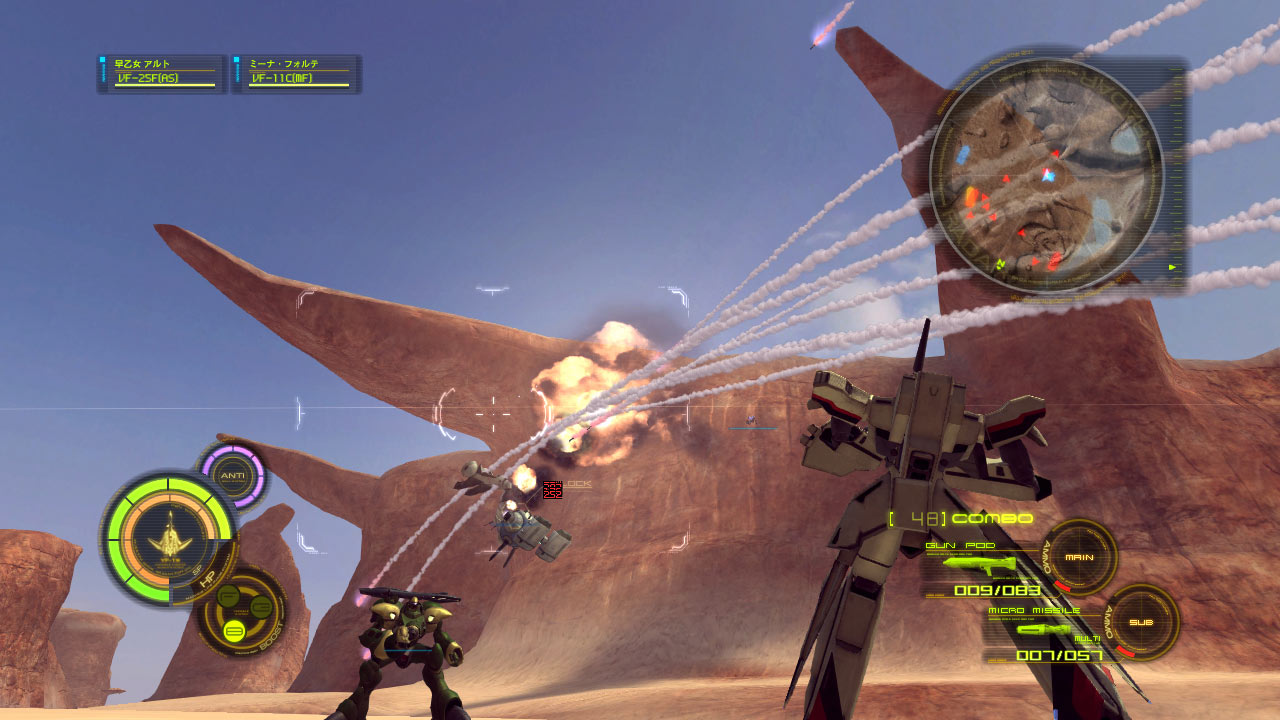Click the F button inside the BOOST gauge

point(227,597)
